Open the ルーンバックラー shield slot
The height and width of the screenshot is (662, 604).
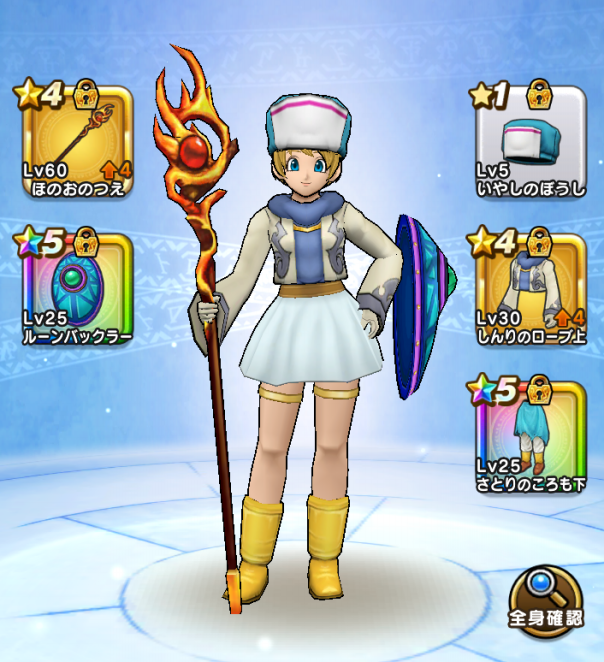[73, 290]
